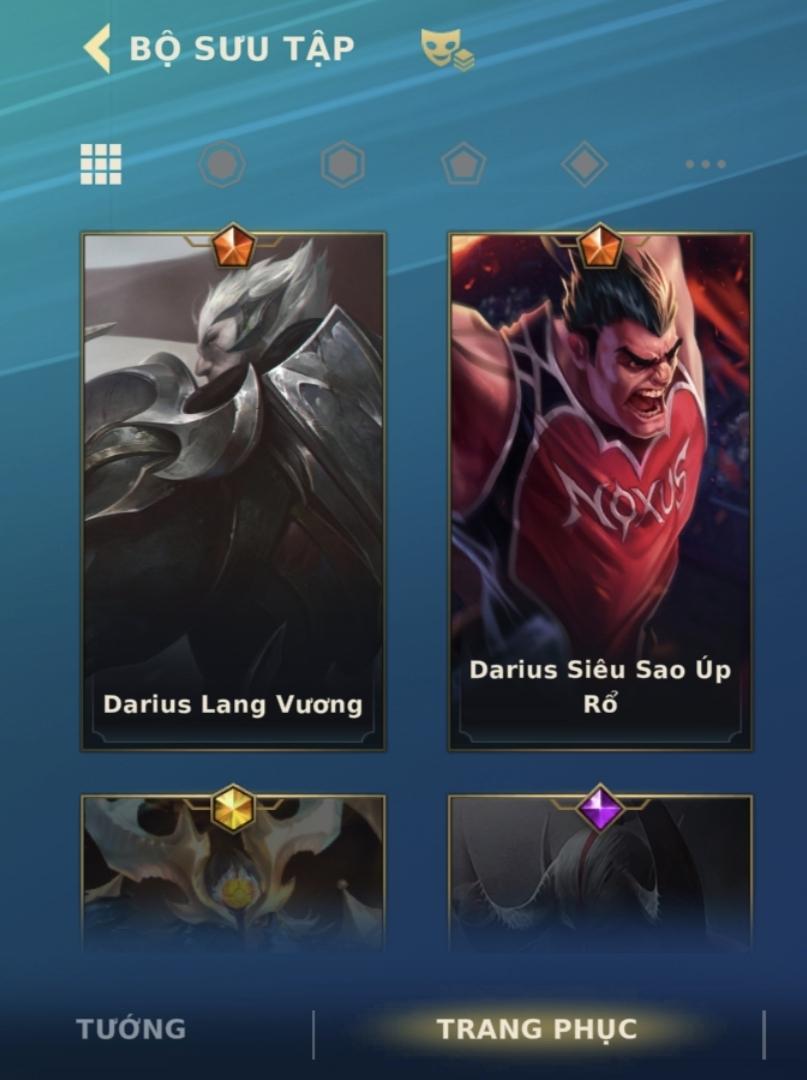Open the mask collection icon
Image resolution: width=807 pixels, height=1080 pixels.
[446, 49]
